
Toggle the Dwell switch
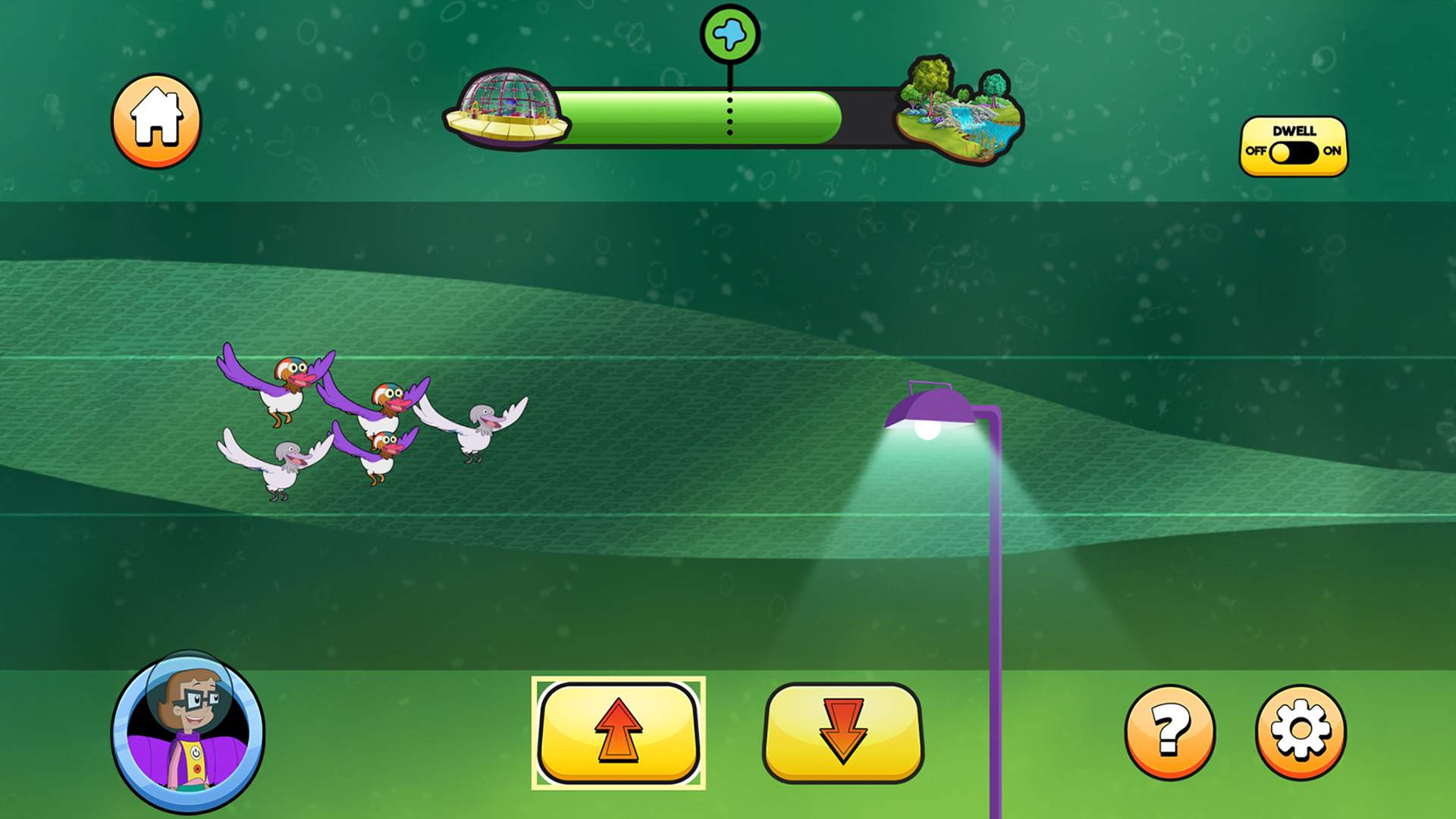pyautogui.click(x=1293, y=152)
